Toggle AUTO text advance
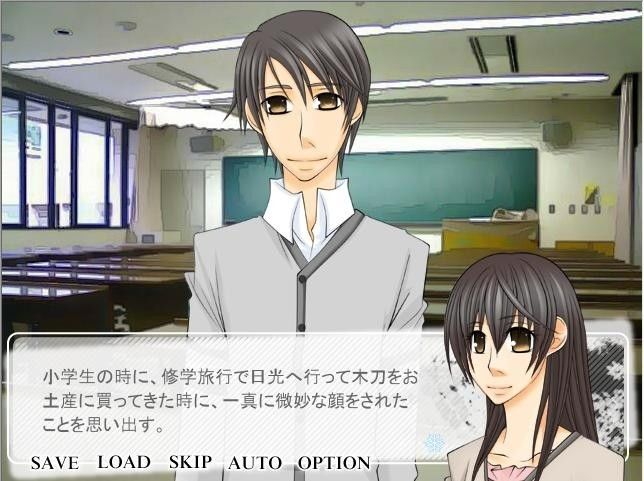Viewport: 644px width, 481px height. click(255, 463)
